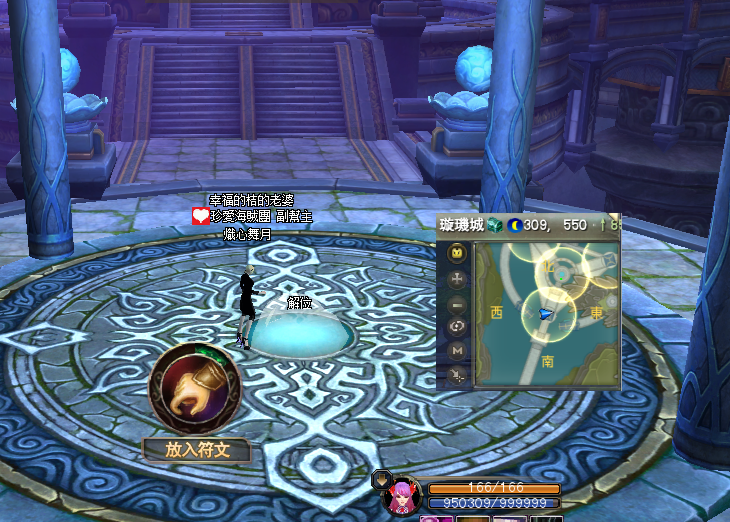Zoom in the minimap with plus button
This screenshot has height=522, width=730.
click(456, 280)
